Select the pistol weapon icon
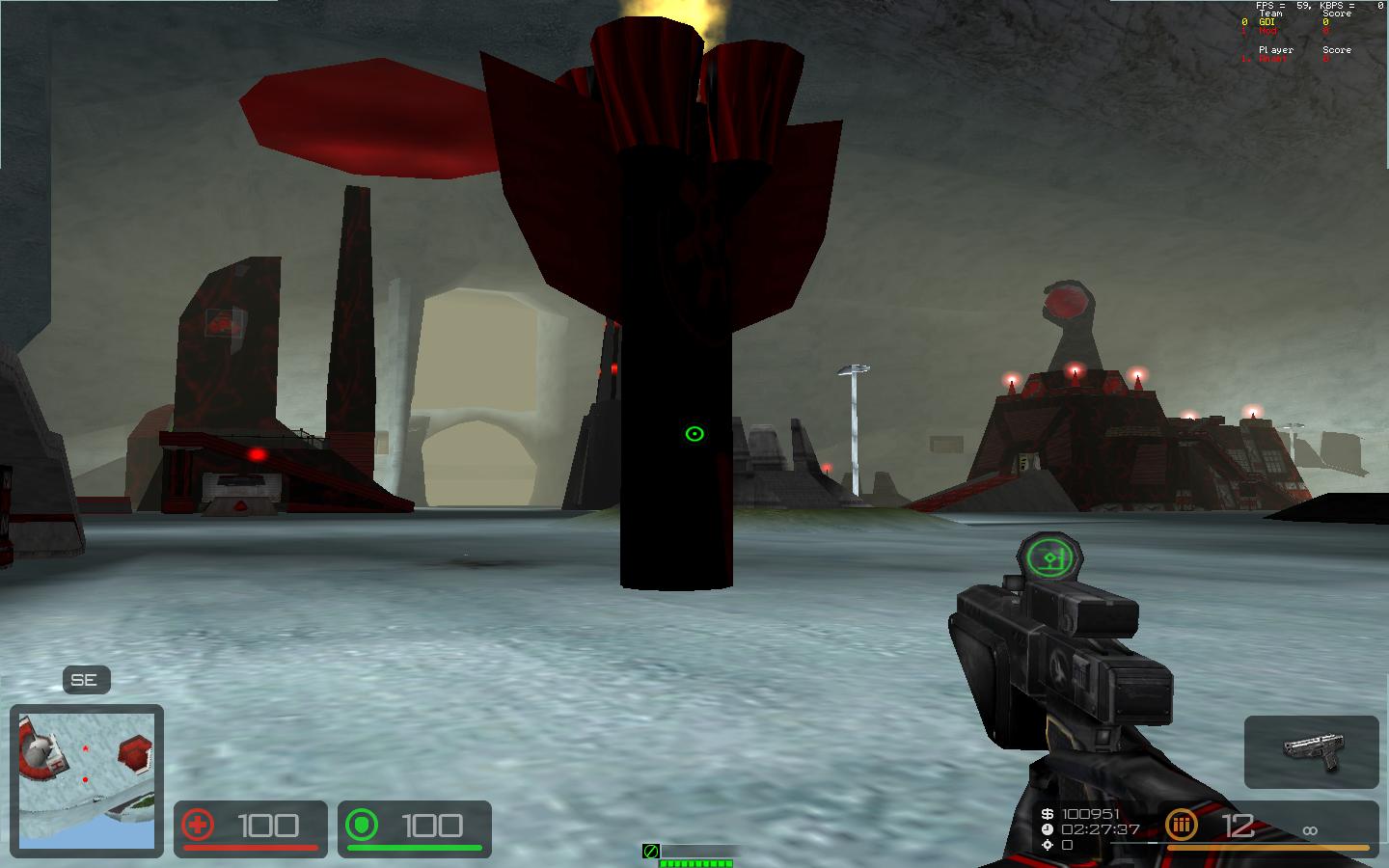This screenshot has height=868, width=1389. tap(1311, 751)
